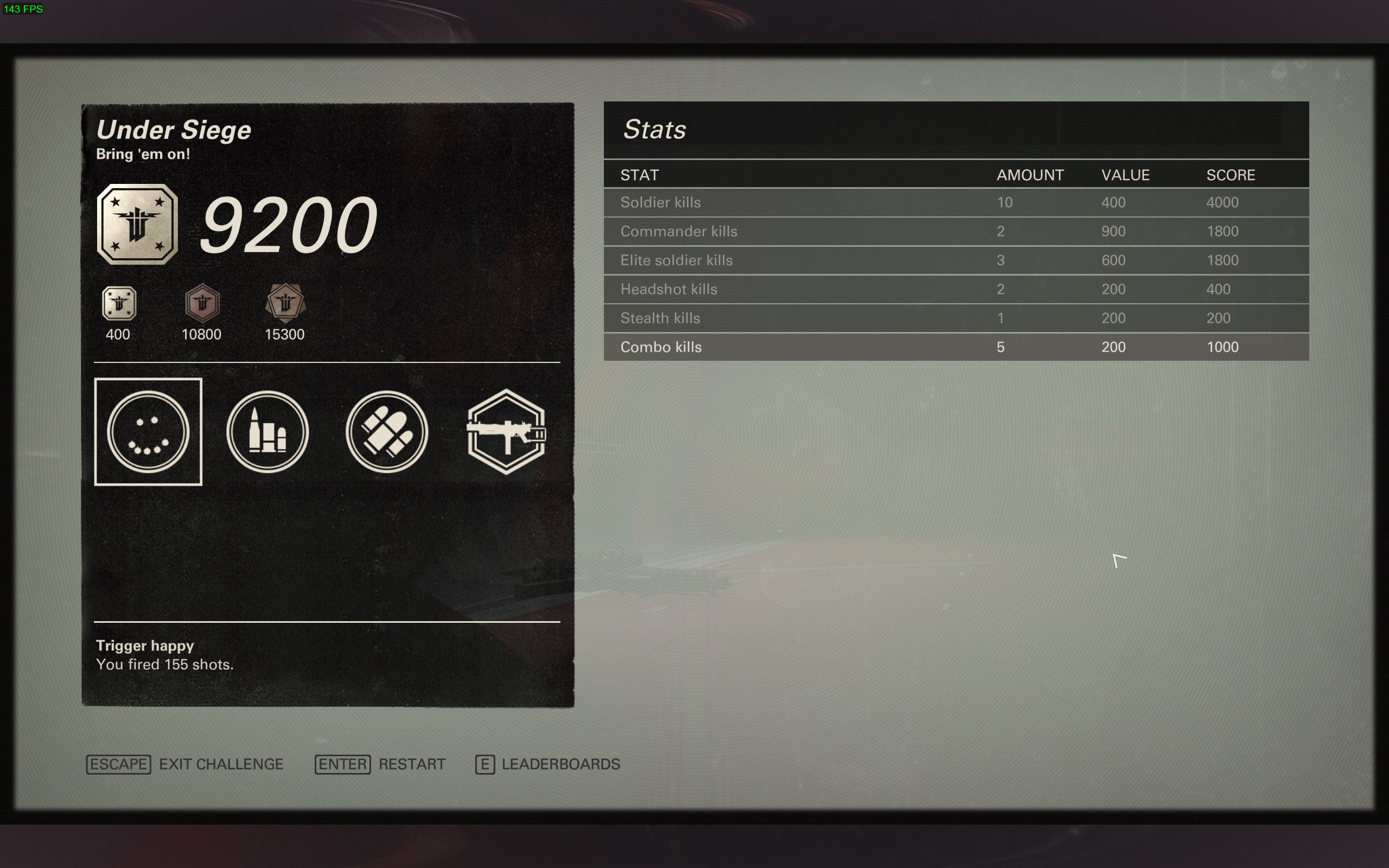Highlight the Stealth kills row
The height and width of the screenshot is (868, 1389).
[955, 318]
